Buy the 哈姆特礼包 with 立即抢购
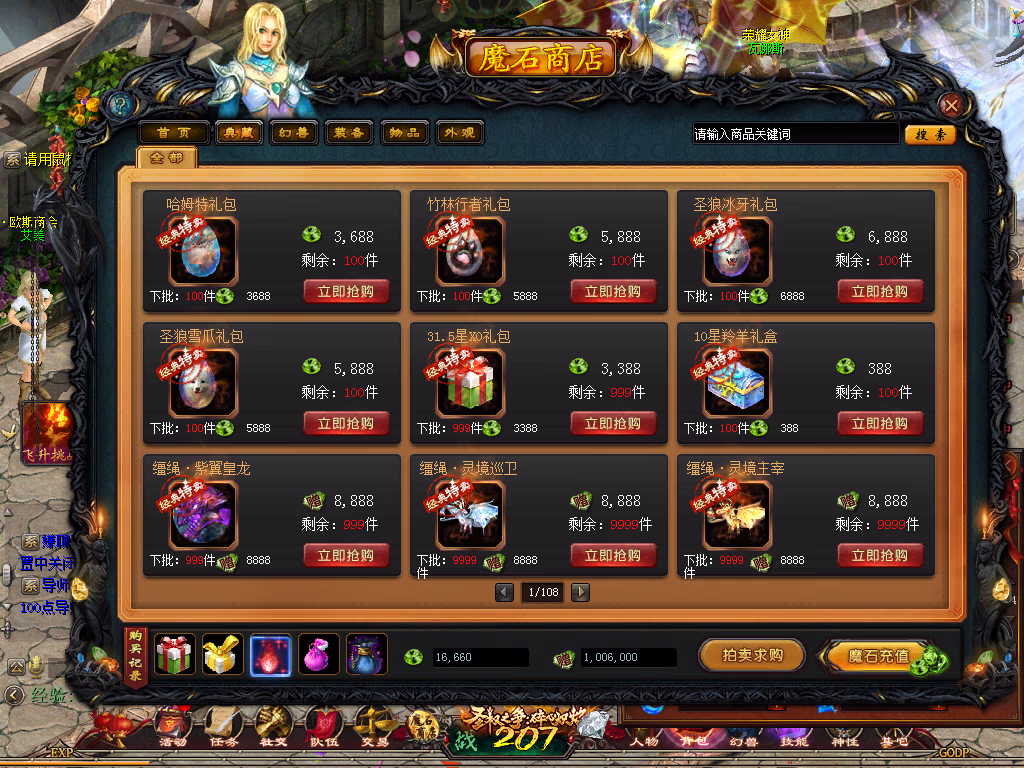The height and width of the screenshot is (768, 1024). (x=346, y=292)
